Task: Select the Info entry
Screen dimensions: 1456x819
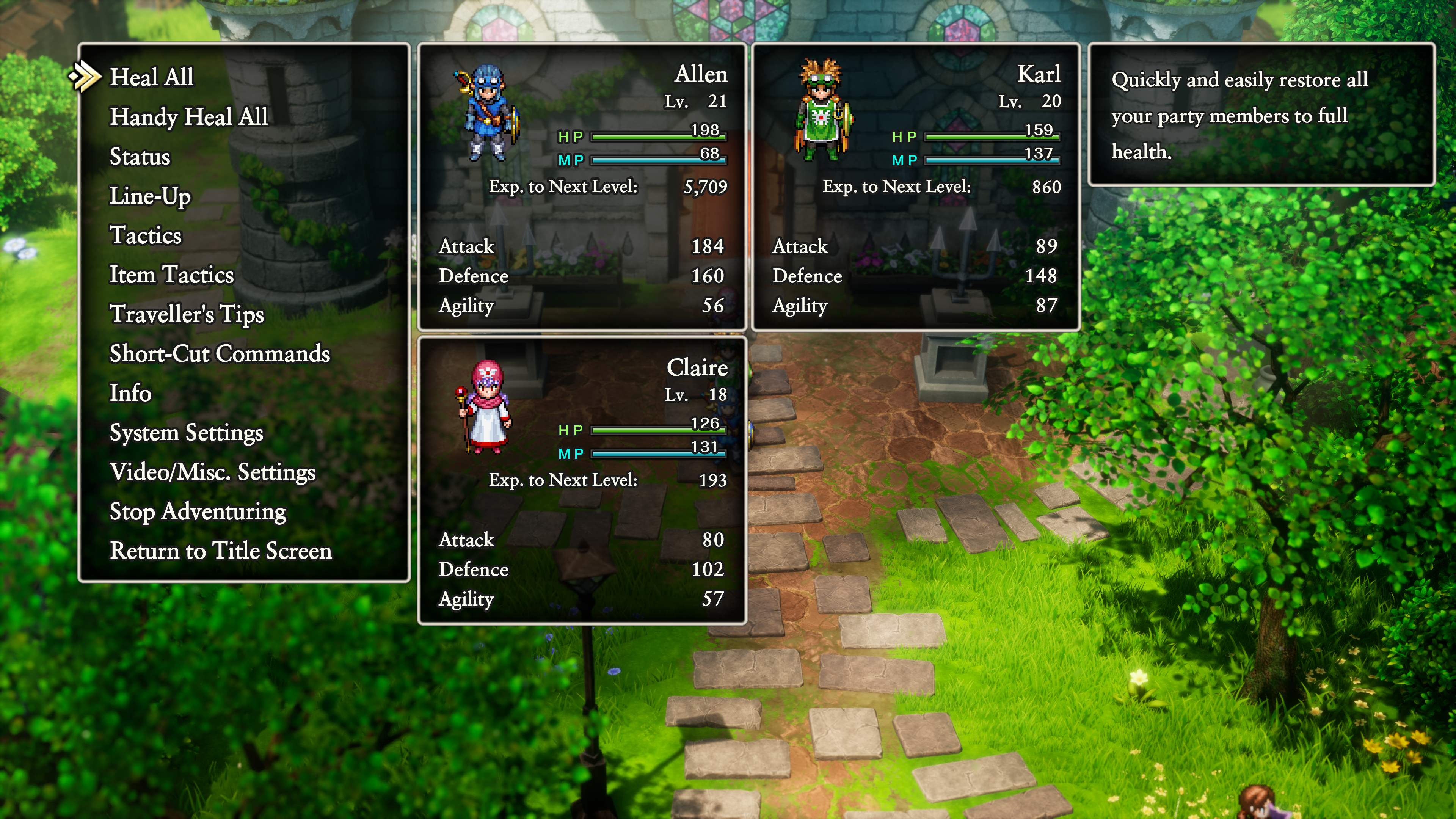Action: click(130, 393)
